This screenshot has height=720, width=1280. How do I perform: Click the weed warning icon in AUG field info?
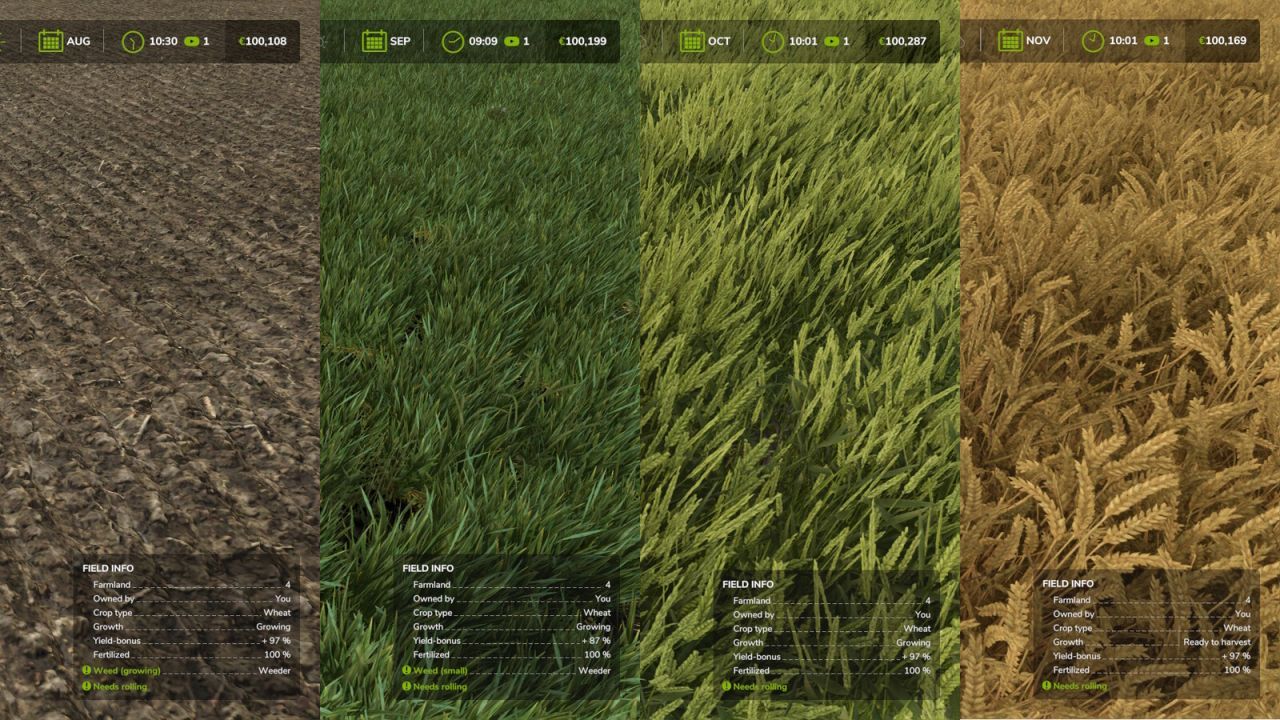point(86,671)
